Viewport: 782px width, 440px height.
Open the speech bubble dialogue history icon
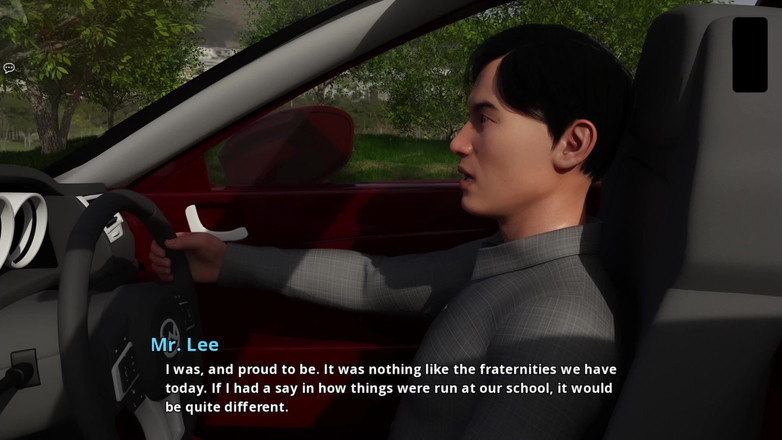pyautogui.click(x=9, y=68)
